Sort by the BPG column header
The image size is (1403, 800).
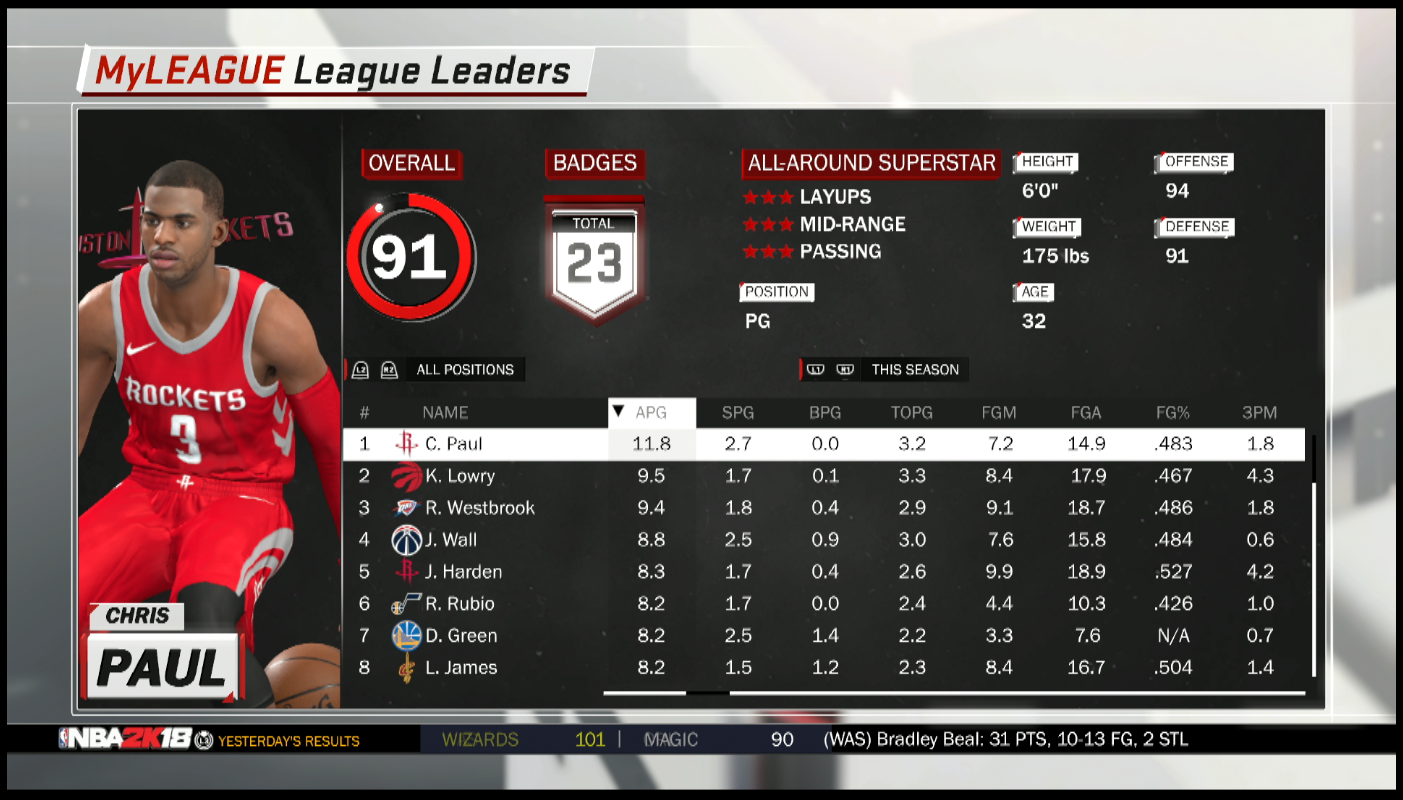coord(825,412)
